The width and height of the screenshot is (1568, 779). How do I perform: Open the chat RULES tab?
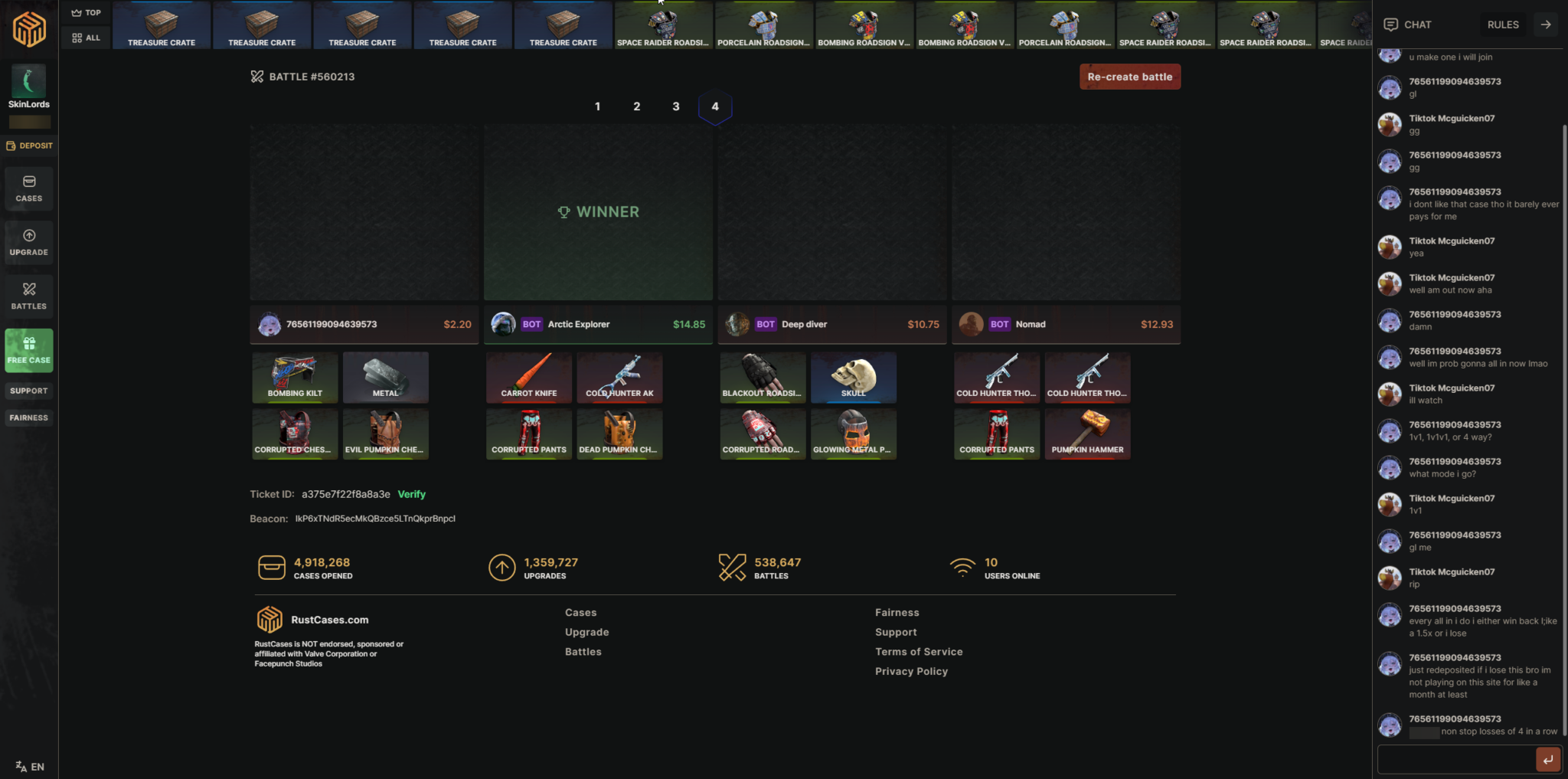point(1501,24)
